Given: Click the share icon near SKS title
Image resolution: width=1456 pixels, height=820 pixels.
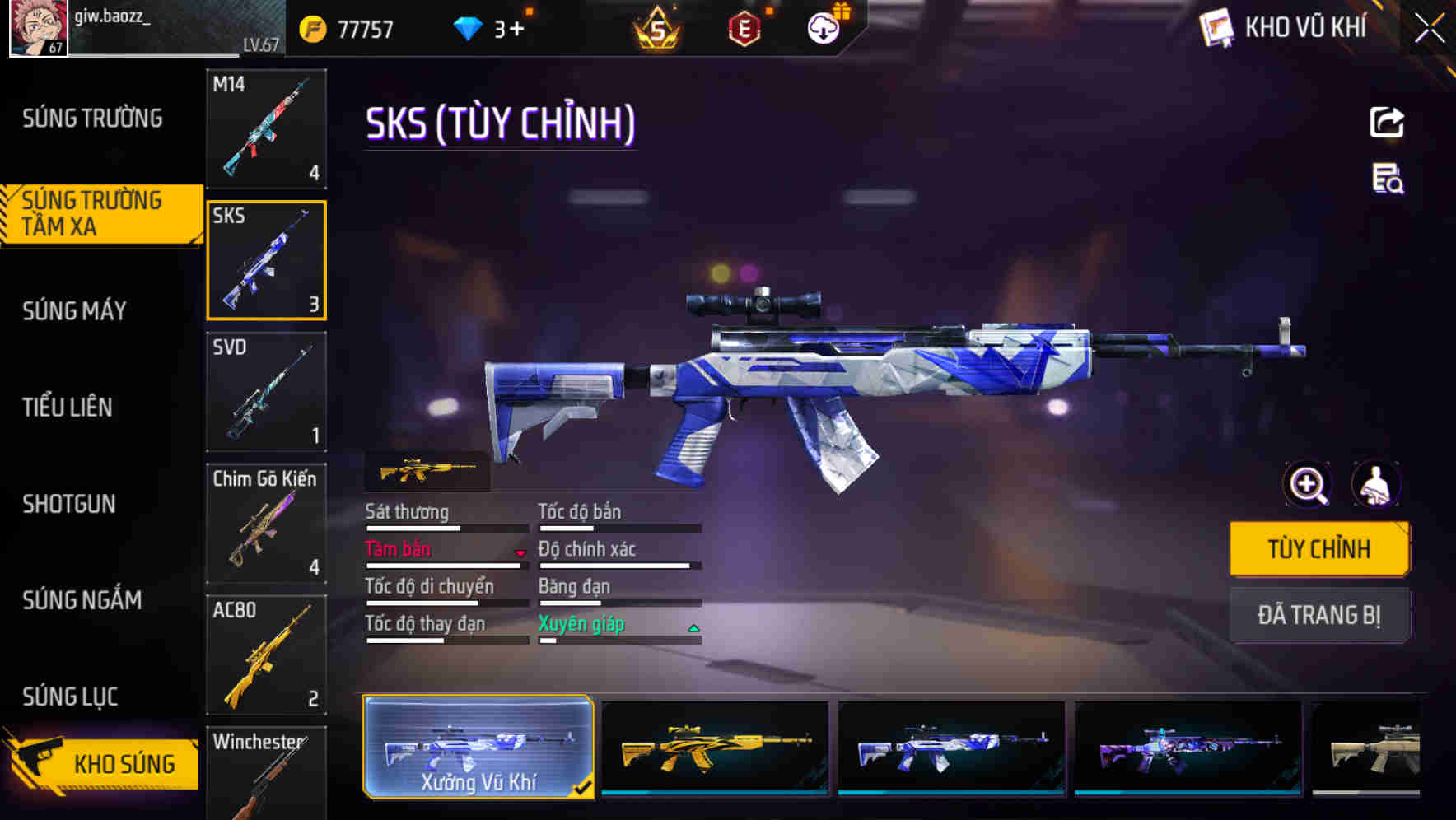Looking at the screenshot, I should click(x=1387, y=122).
